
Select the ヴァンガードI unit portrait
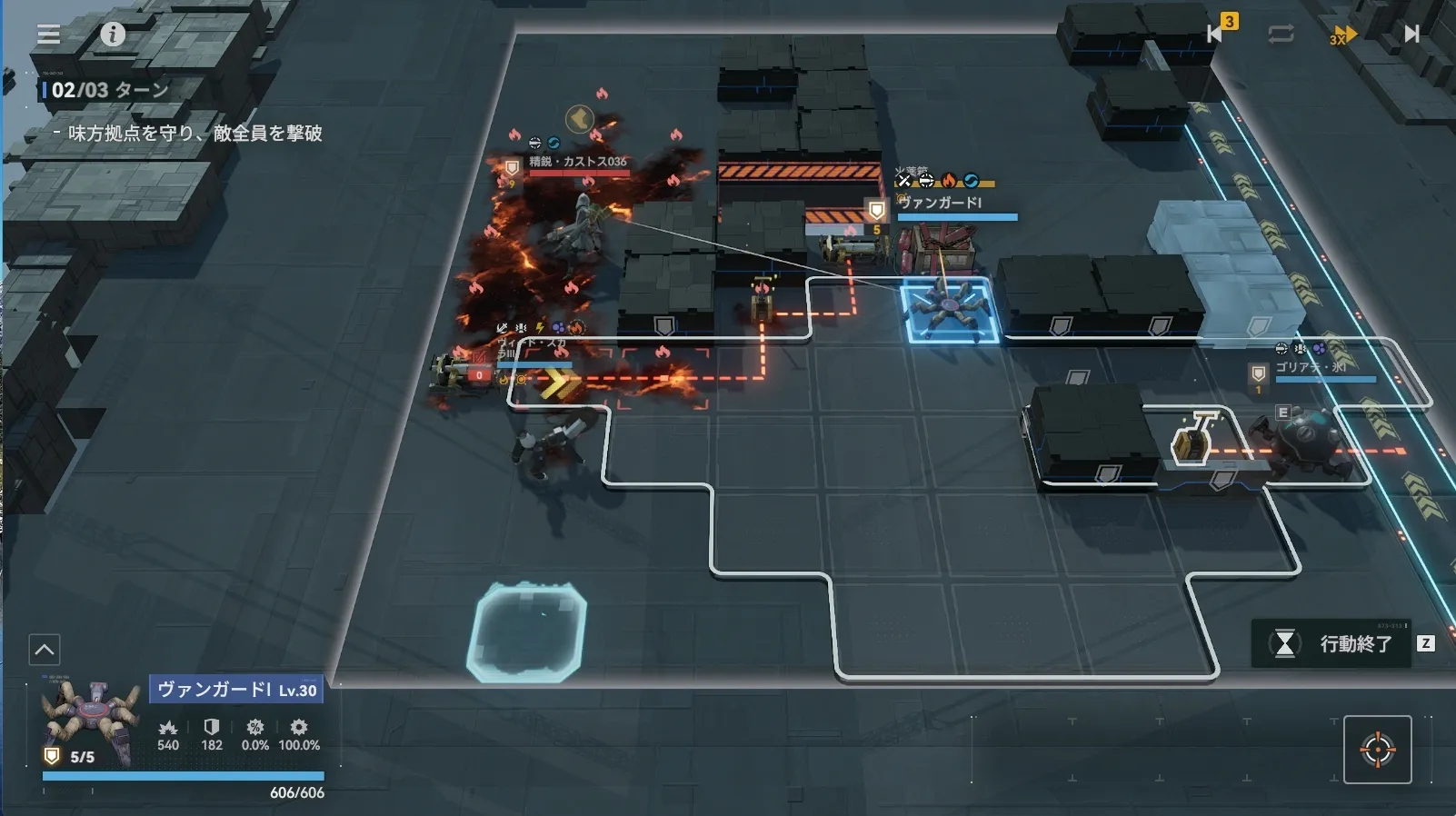(89, 723)
